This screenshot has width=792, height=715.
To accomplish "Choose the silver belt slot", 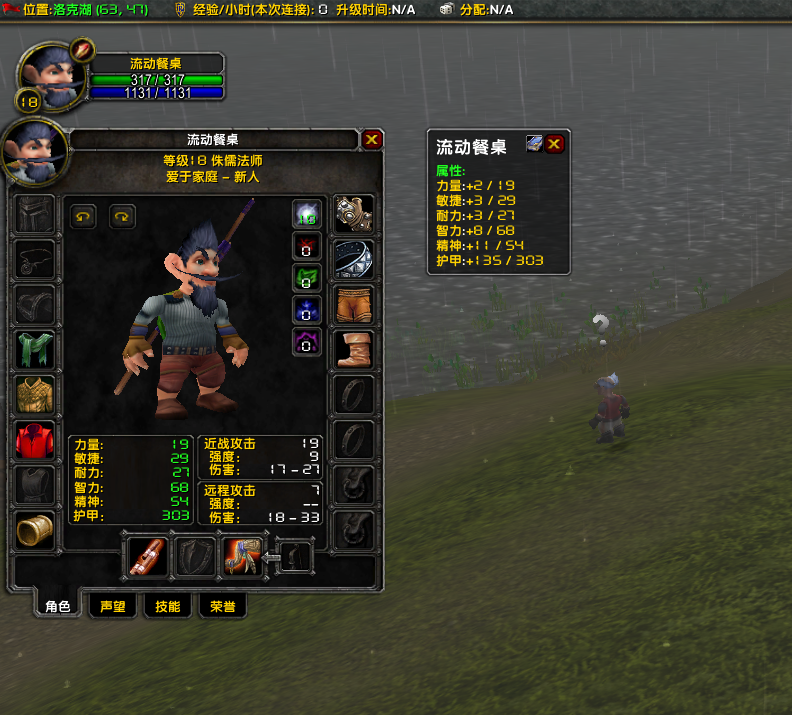I will point(353,259).
